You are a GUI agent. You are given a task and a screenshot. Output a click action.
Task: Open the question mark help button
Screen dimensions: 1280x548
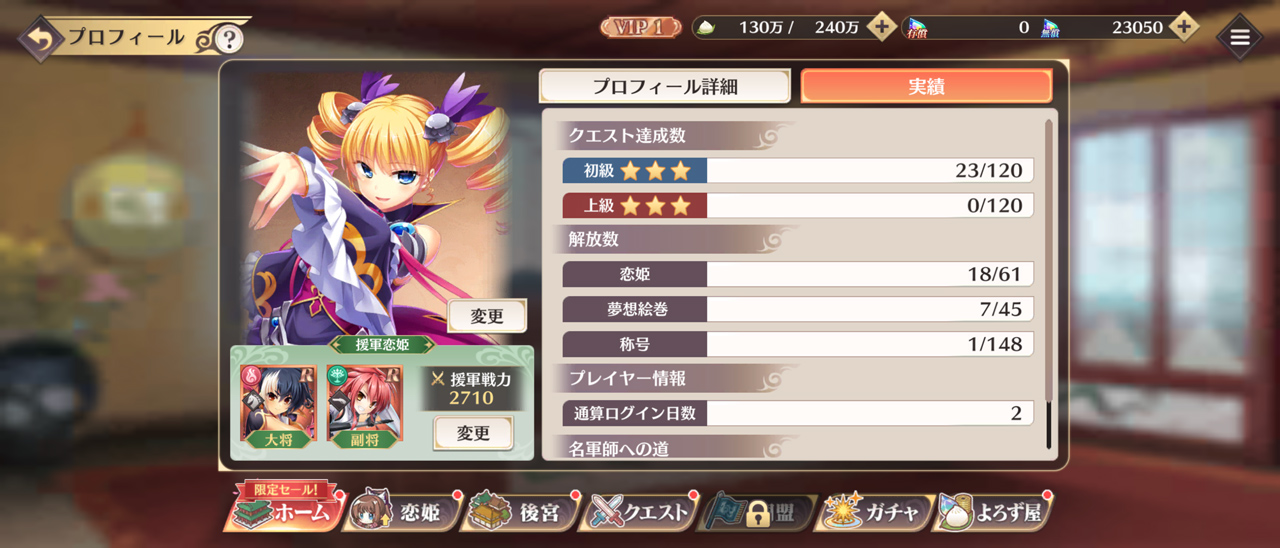coord(229,39)
